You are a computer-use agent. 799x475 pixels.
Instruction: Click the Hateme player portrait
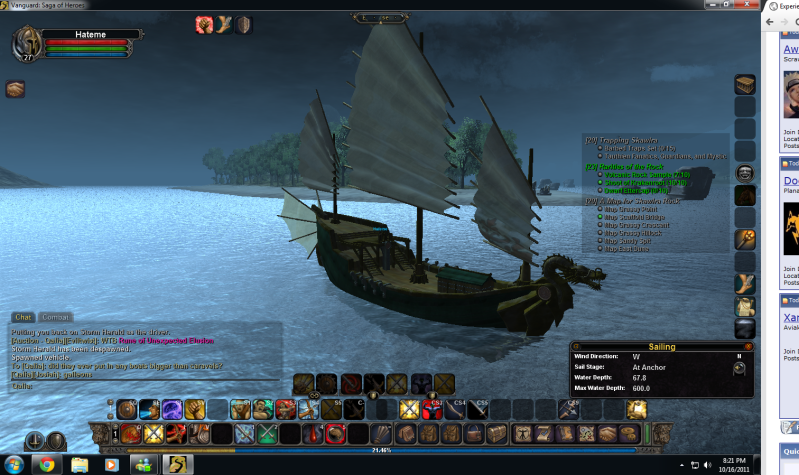pyautogui.click(x=26, y=44)
